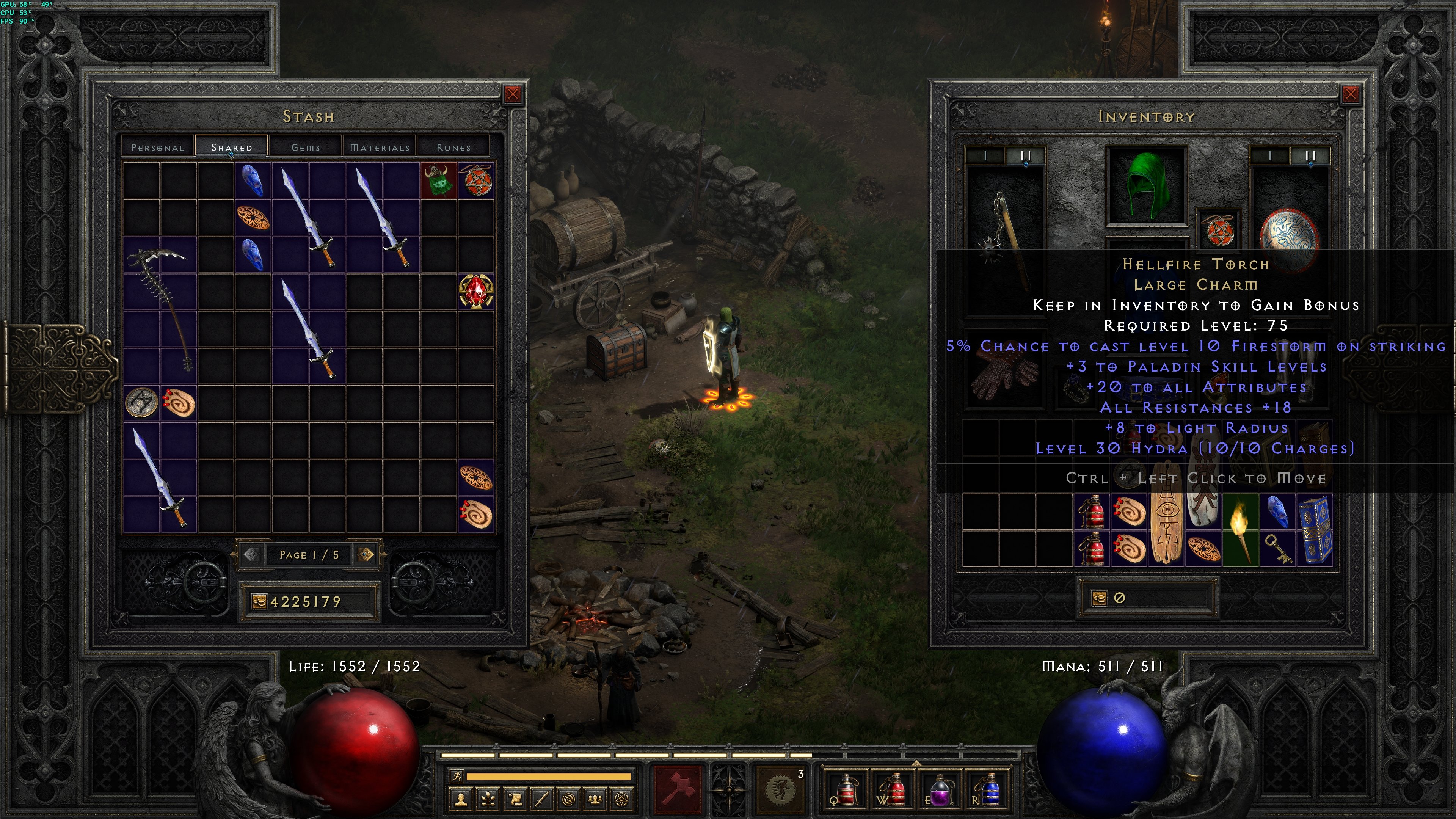Close the Stash panel

513,94
